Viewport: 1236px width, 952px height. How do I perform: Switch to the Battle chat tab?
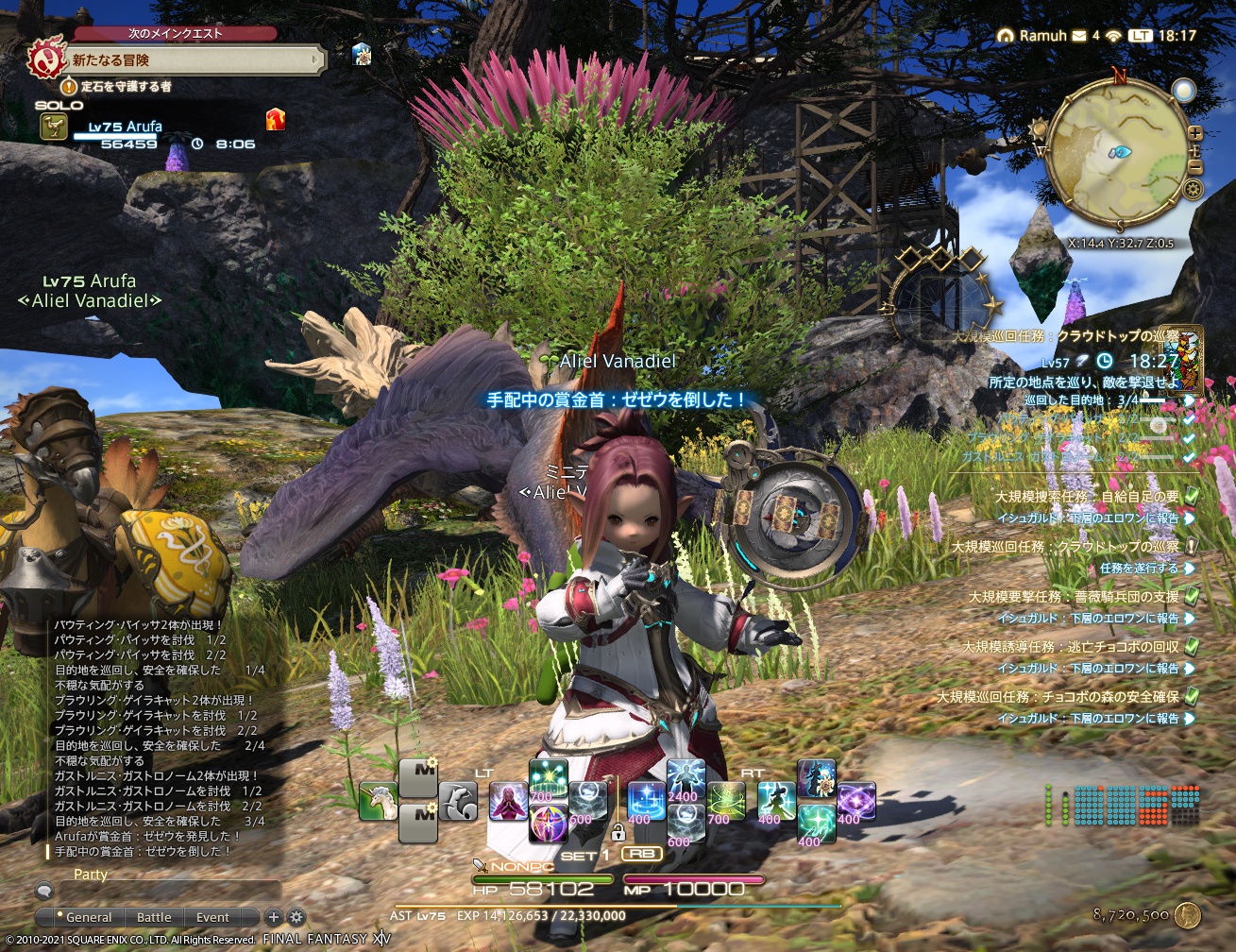pos(154,917)
